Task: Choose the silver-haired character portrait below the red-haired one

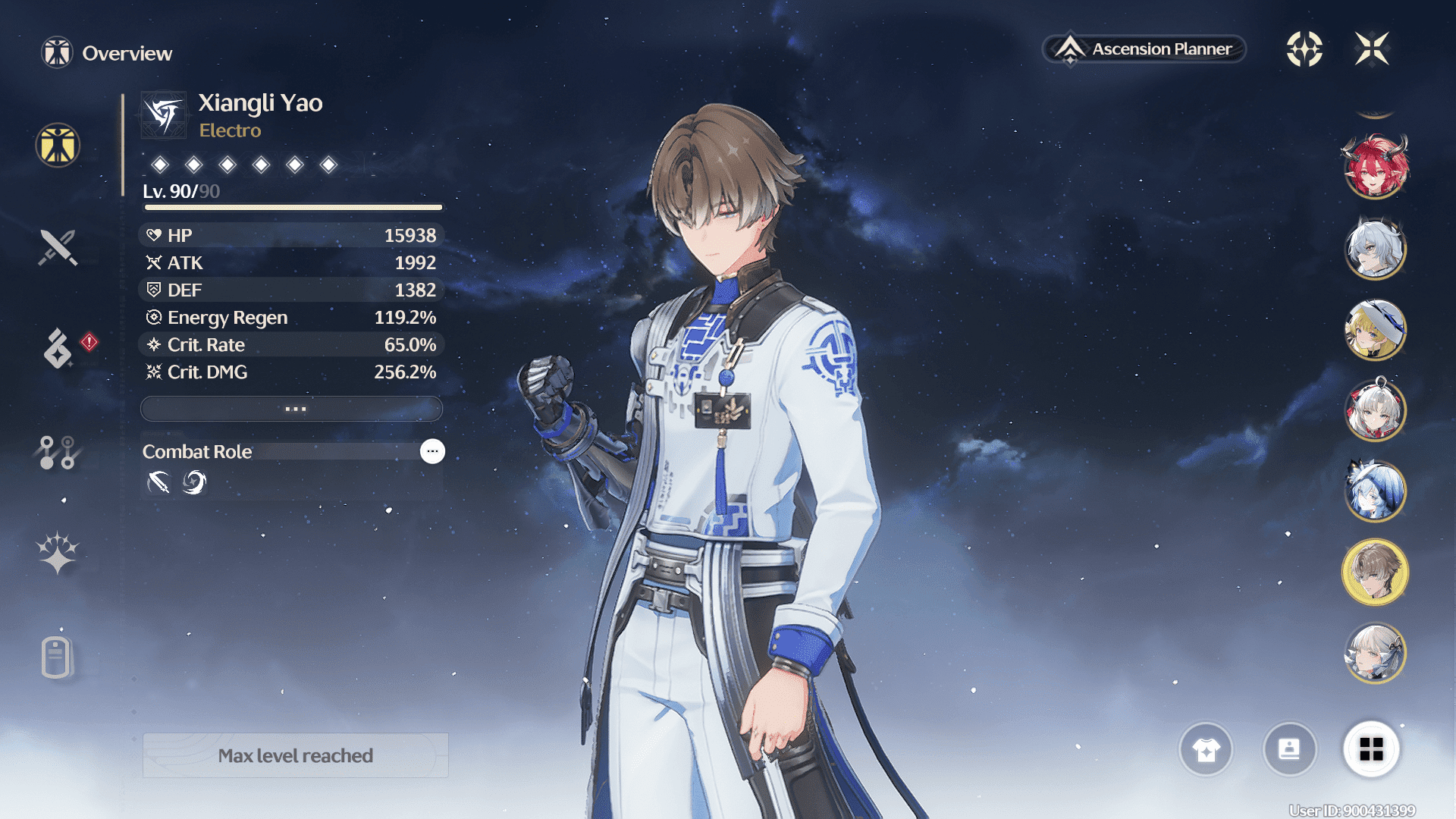Action: coord(1375,249)
